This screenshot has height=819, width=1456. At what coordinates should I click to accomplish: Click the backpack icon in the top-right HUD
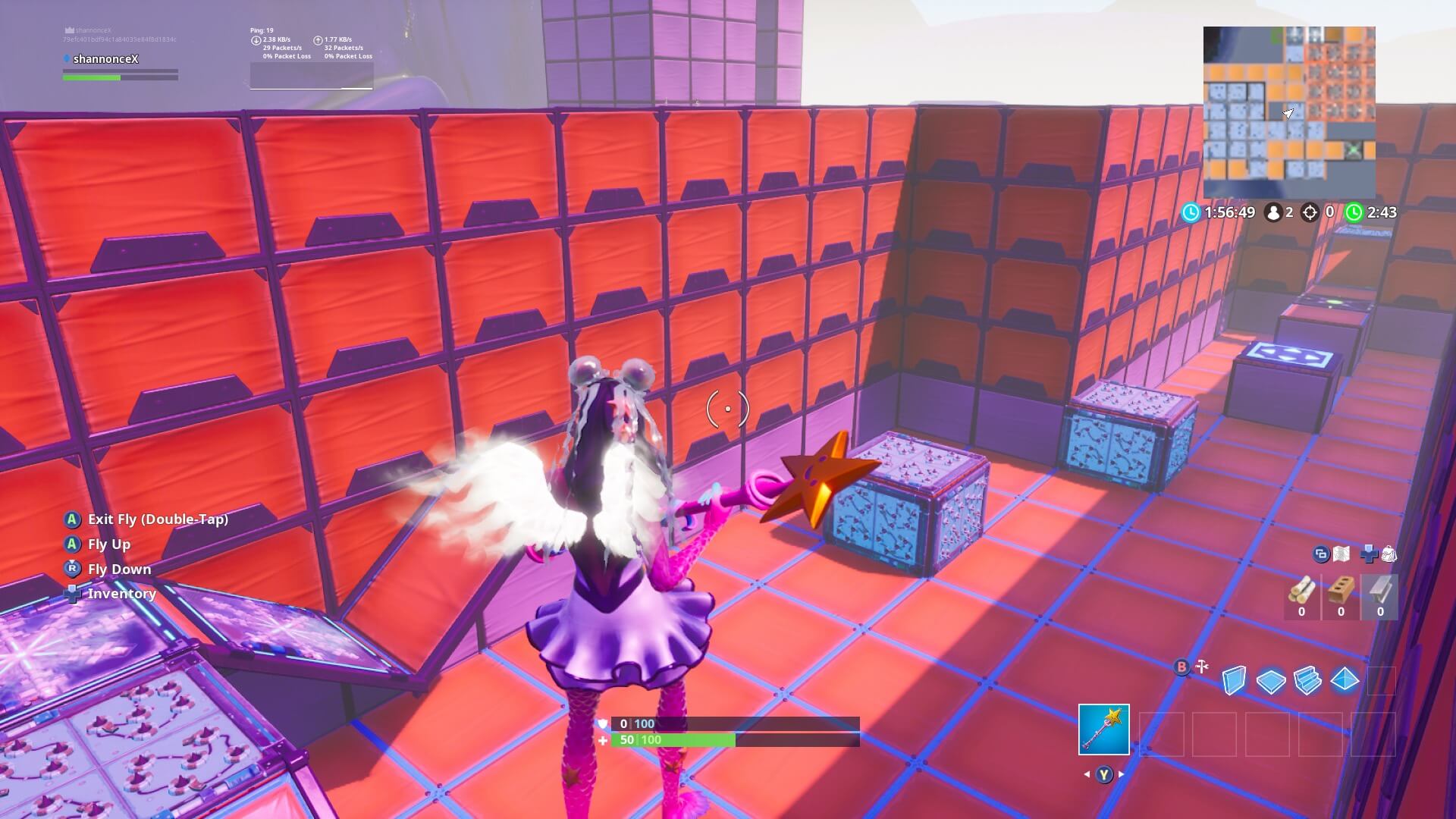(x=1388, y=555)
